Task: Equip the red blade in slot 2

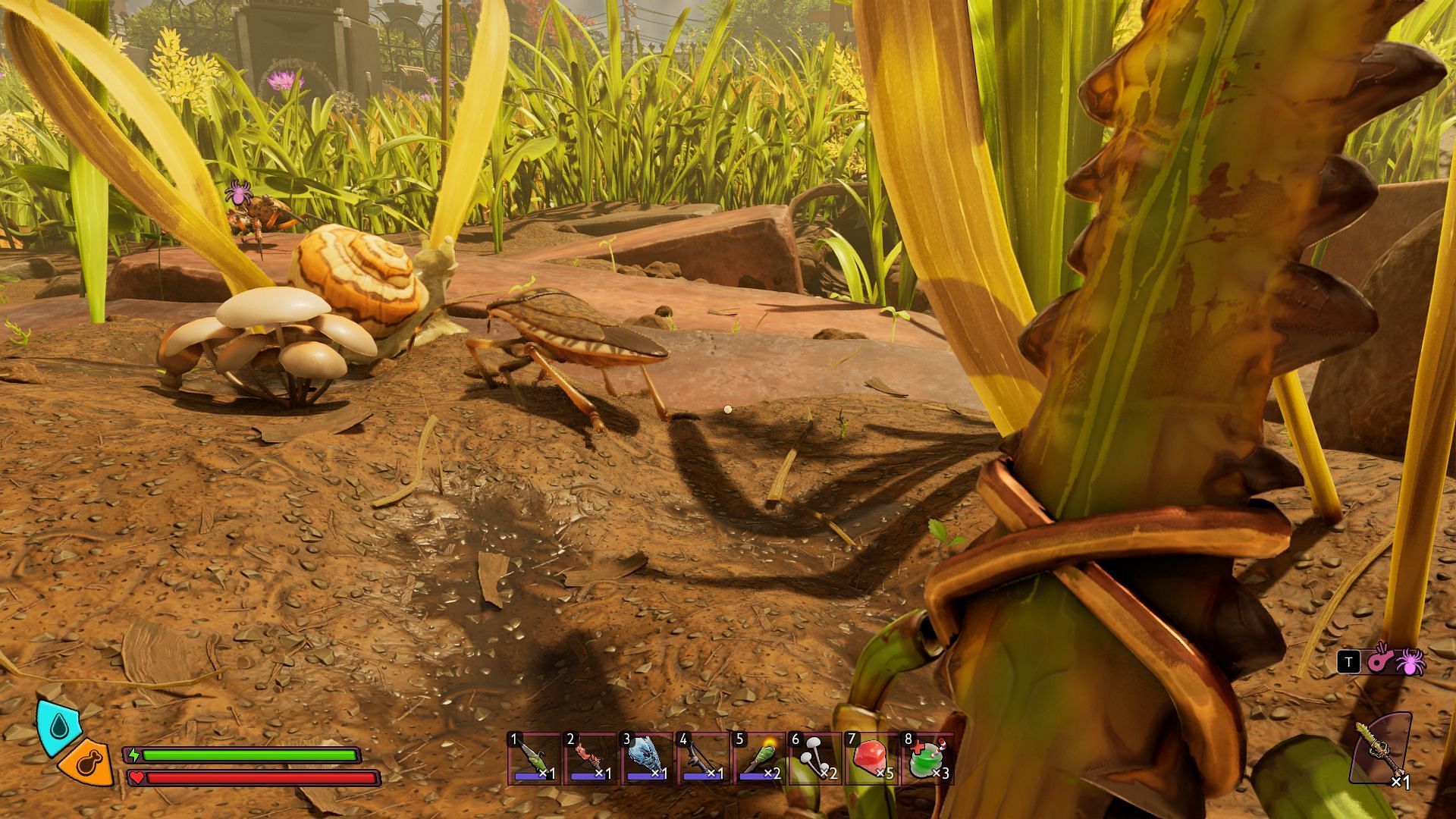Action: point(591,758)
